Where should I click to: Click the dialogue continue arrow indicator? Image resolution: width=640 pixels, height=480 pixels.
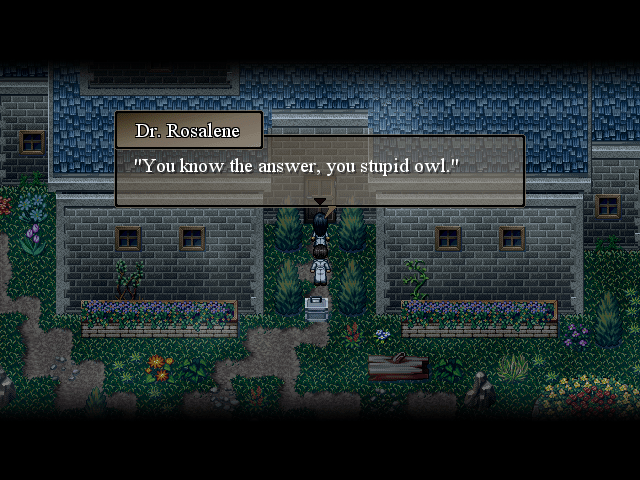tap(320, 202)
